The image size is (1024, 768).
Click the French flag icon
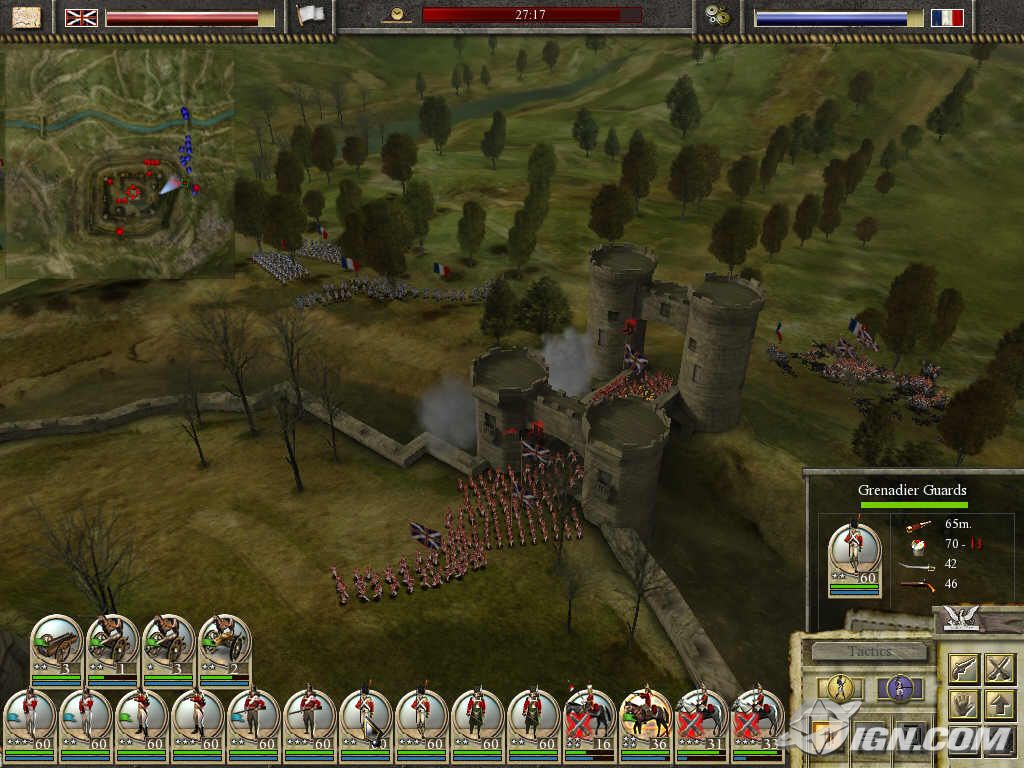tap(946, 18)
